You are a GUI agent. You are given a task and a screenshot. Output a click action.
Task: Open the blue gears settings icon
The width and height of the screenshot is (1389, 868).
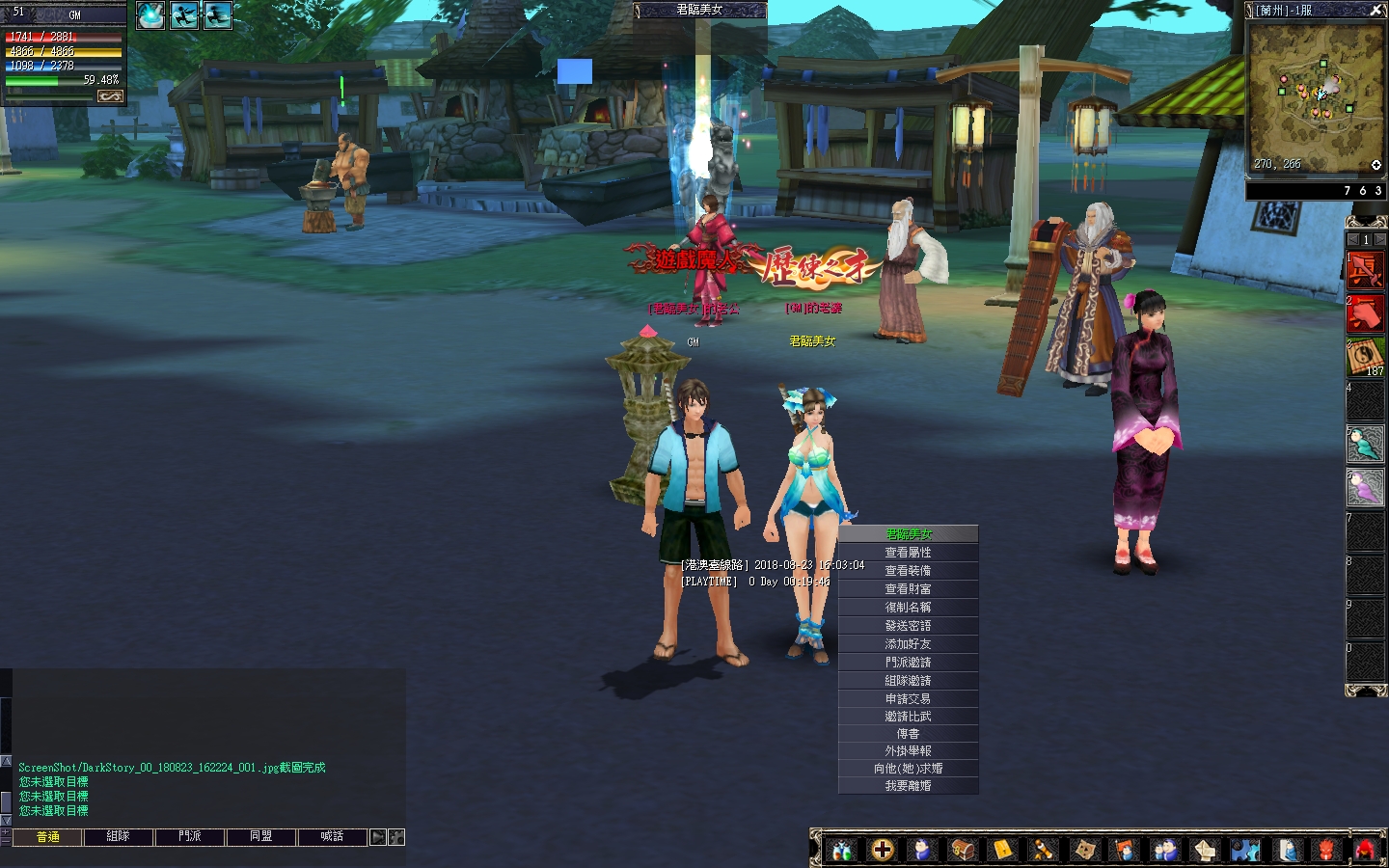click(x=1245, y=850)
